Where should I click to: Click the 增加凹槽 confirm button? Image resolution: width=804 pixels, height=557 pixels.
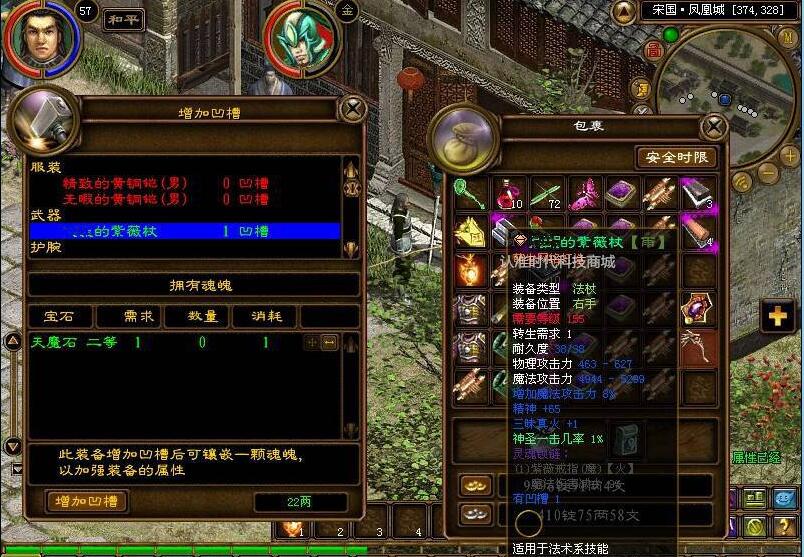[x=86, y=502]
